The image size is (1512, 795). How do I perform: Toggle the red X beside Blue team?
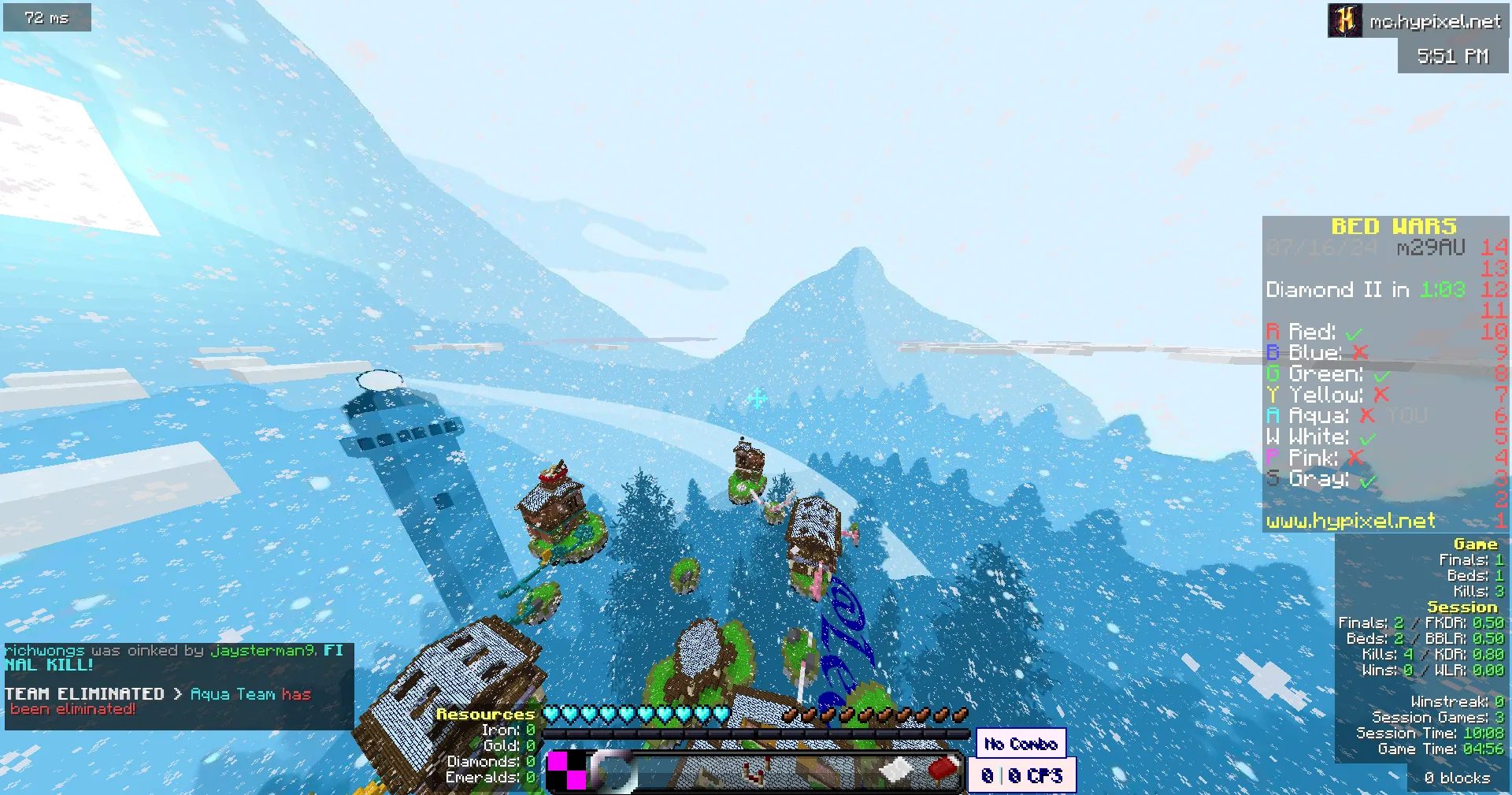click(x=1362, y=353)
